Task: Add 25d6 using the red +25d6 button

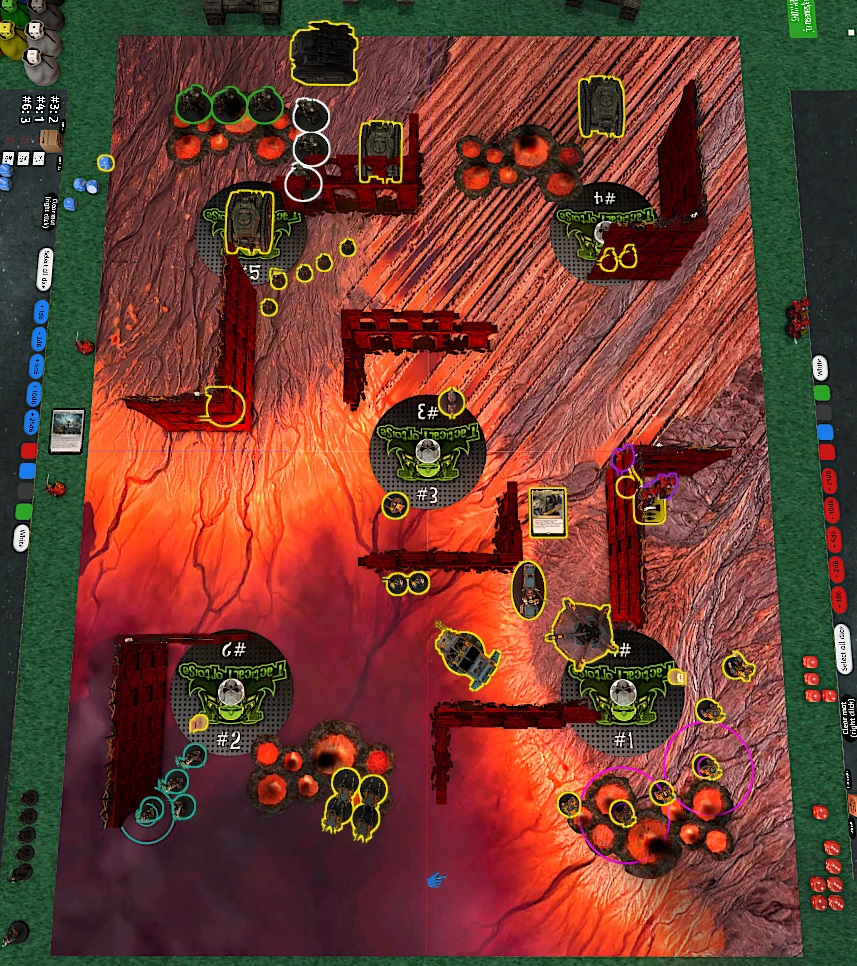Action: coord(828,480)
